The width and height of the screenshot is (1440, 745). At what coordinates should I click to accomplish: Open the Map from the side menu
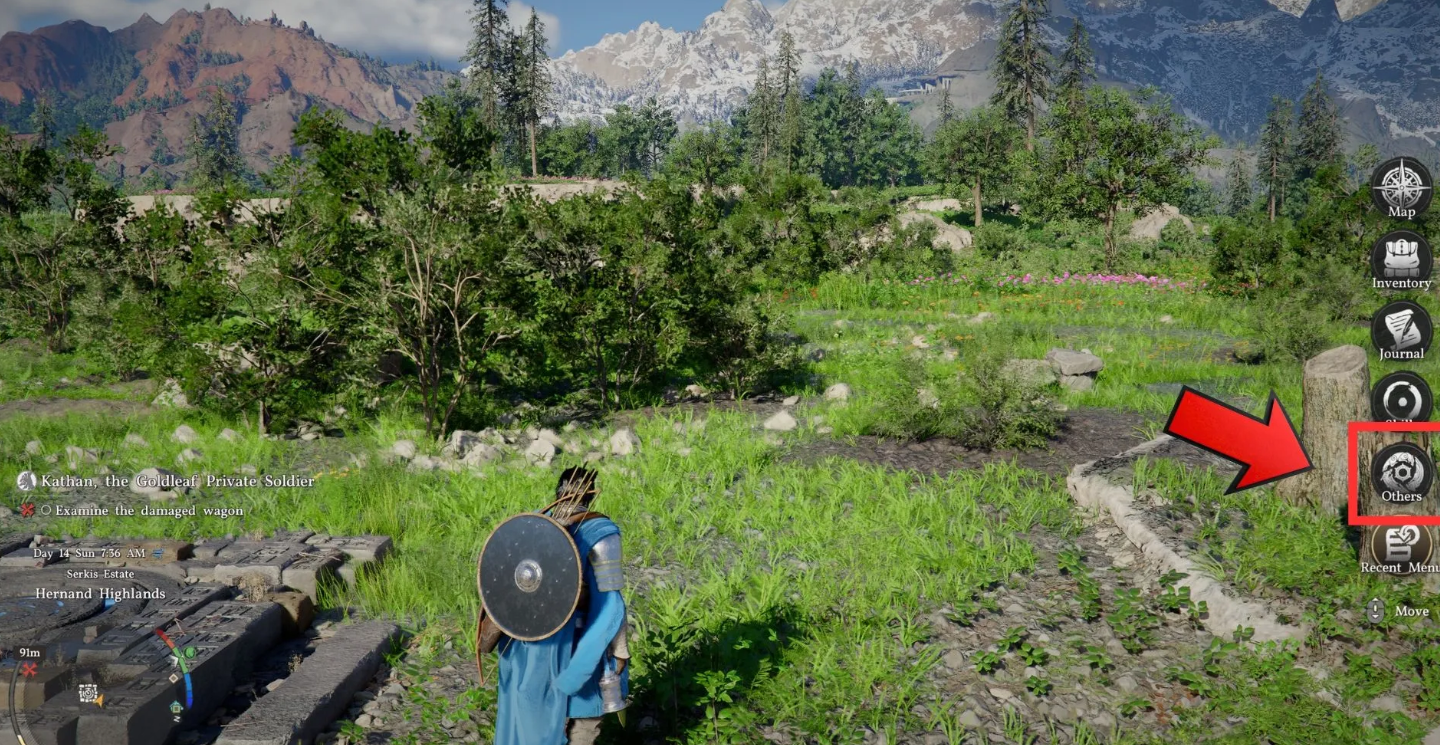click(x=1401, y=187)
